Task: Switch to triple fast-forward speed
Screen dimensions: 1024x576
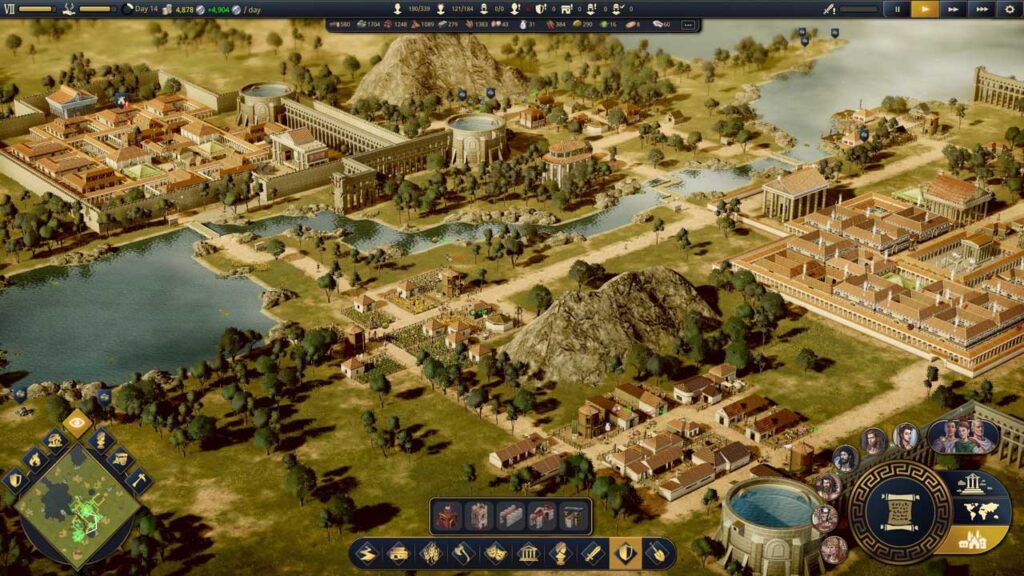Action: click(982, 9)
